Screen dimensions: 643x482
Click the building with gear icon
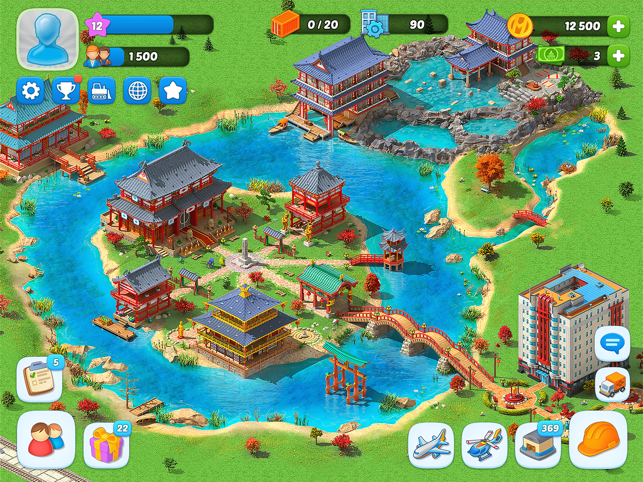[371, 25]
